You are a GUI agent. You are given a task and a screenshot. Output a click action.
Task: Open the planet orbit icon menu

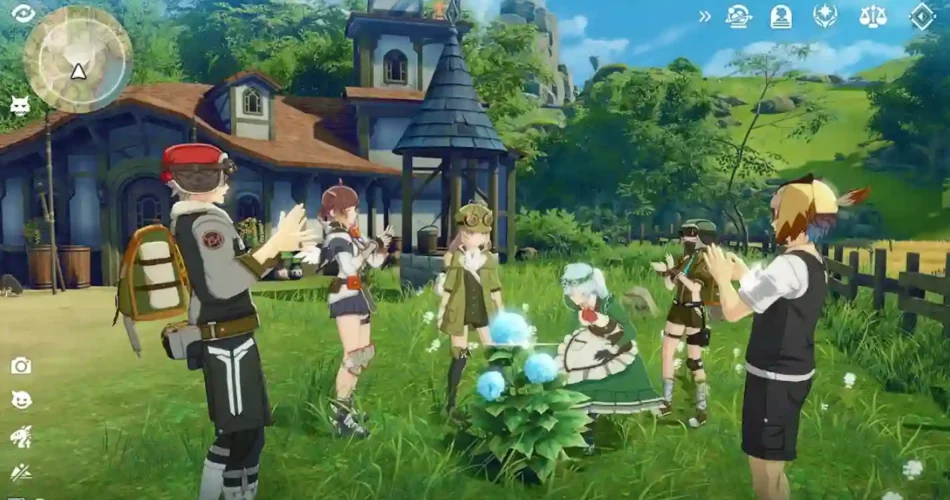pyautogui.click(x=739, y=16)
